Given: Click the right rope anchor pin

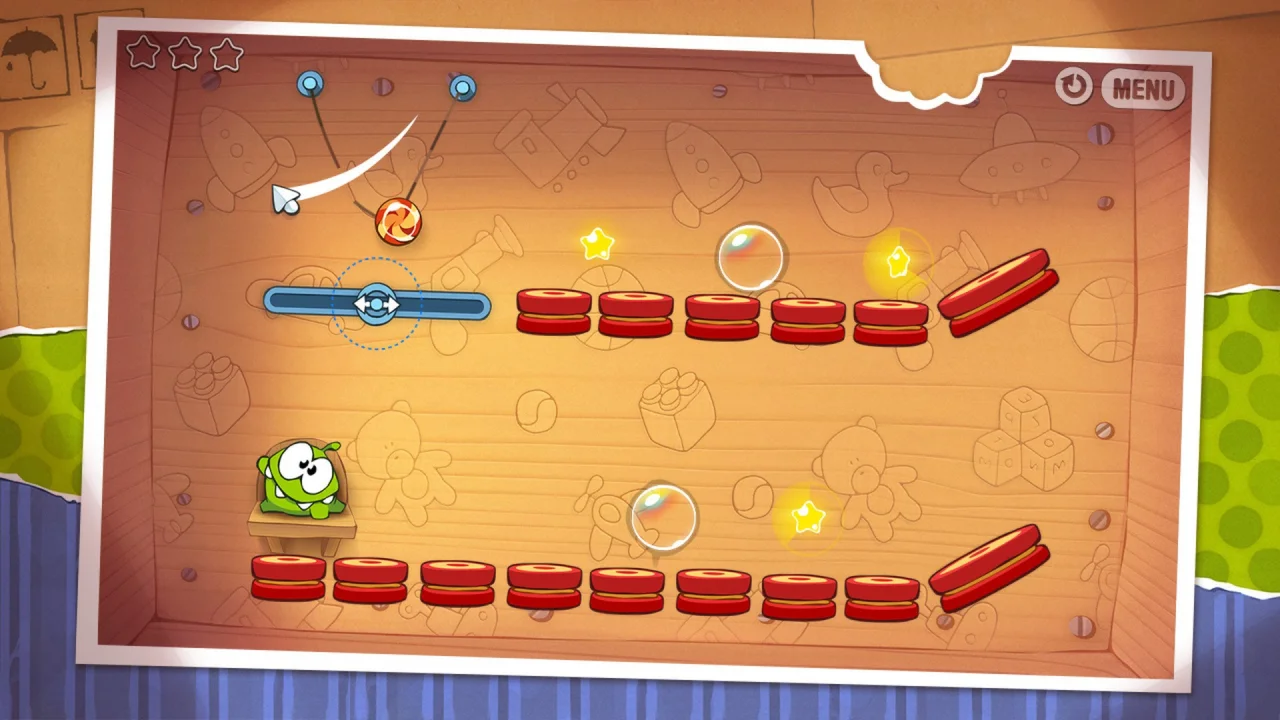Looking at the screenshot, I should click(461, 87).
